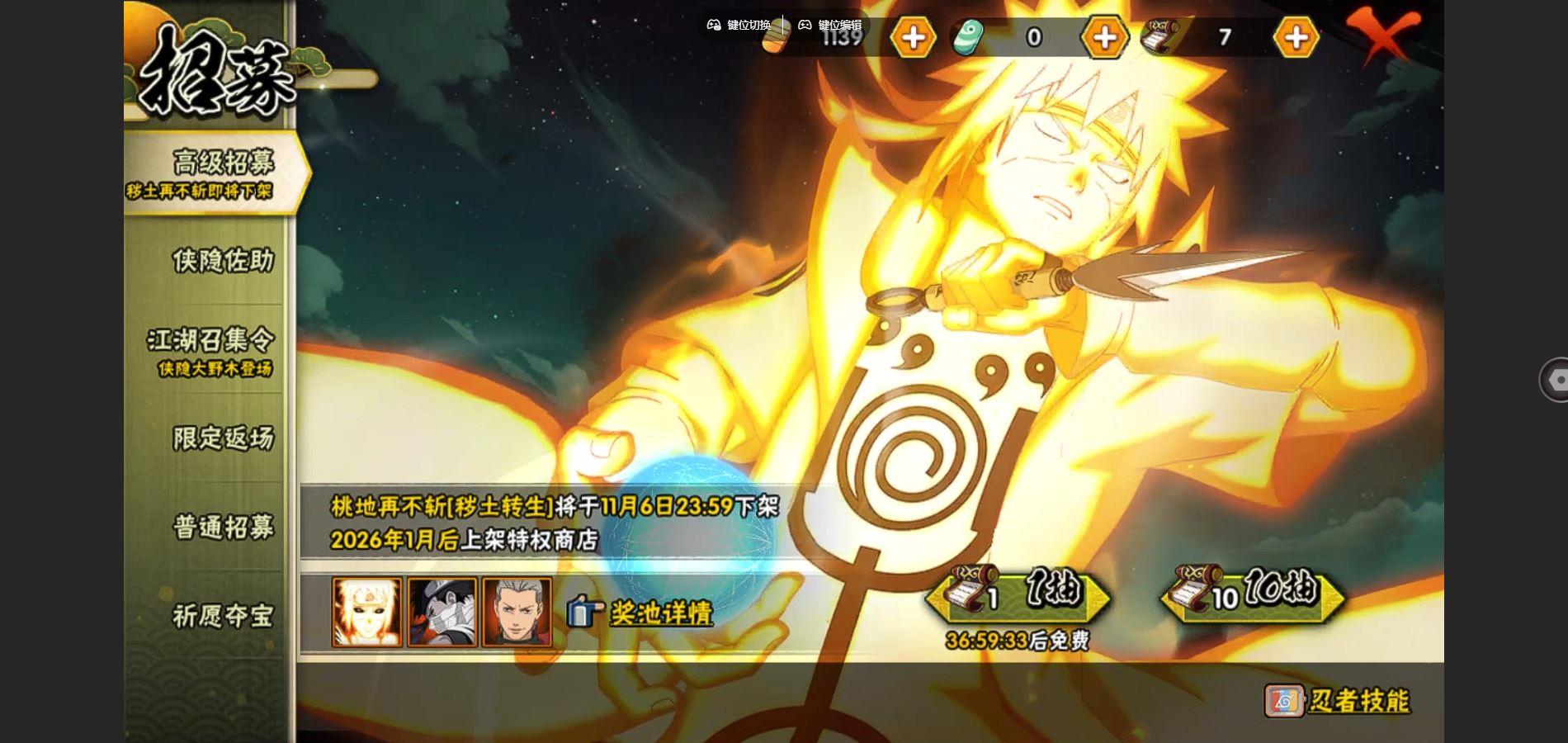The height and width of the screenshot is (743, 1568).
Task: Open the 侠隐佐助 recruitment tab
Action: pos(221,261)
